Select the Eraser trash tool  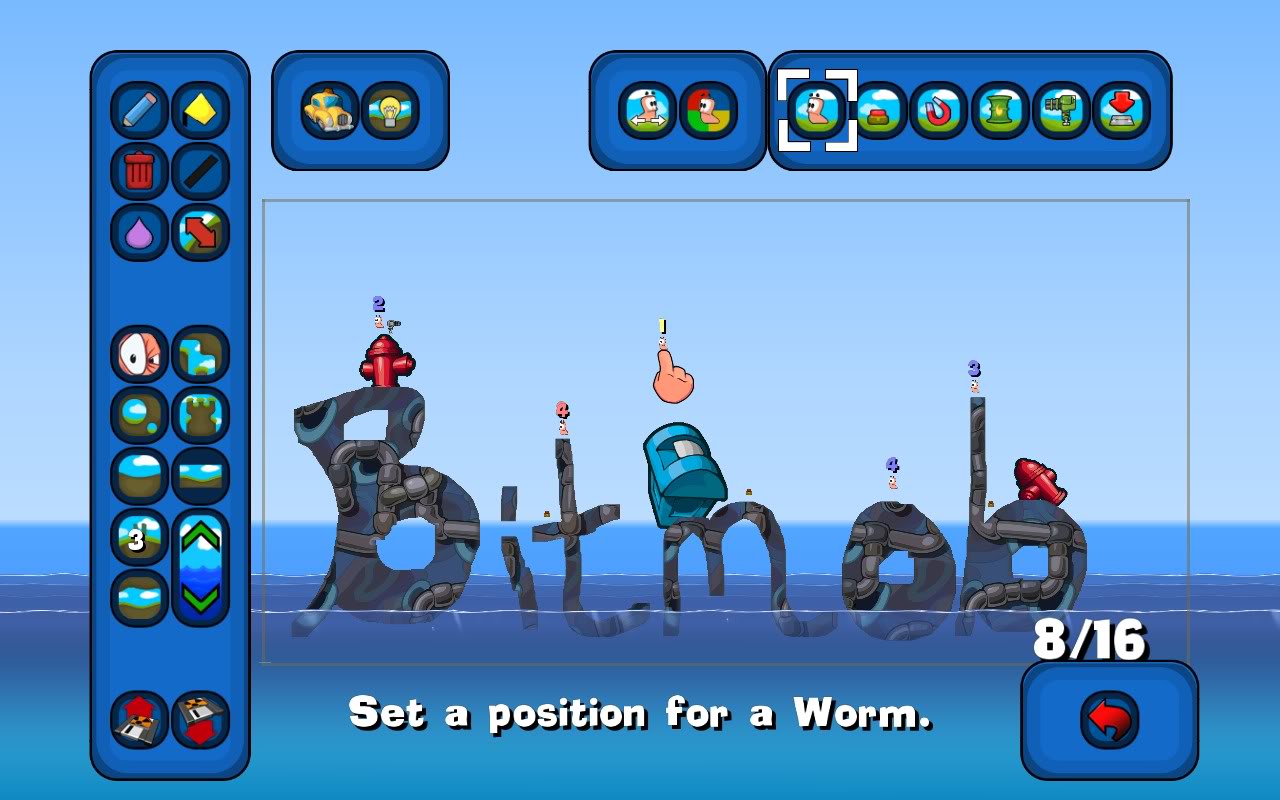click(139, 169)
